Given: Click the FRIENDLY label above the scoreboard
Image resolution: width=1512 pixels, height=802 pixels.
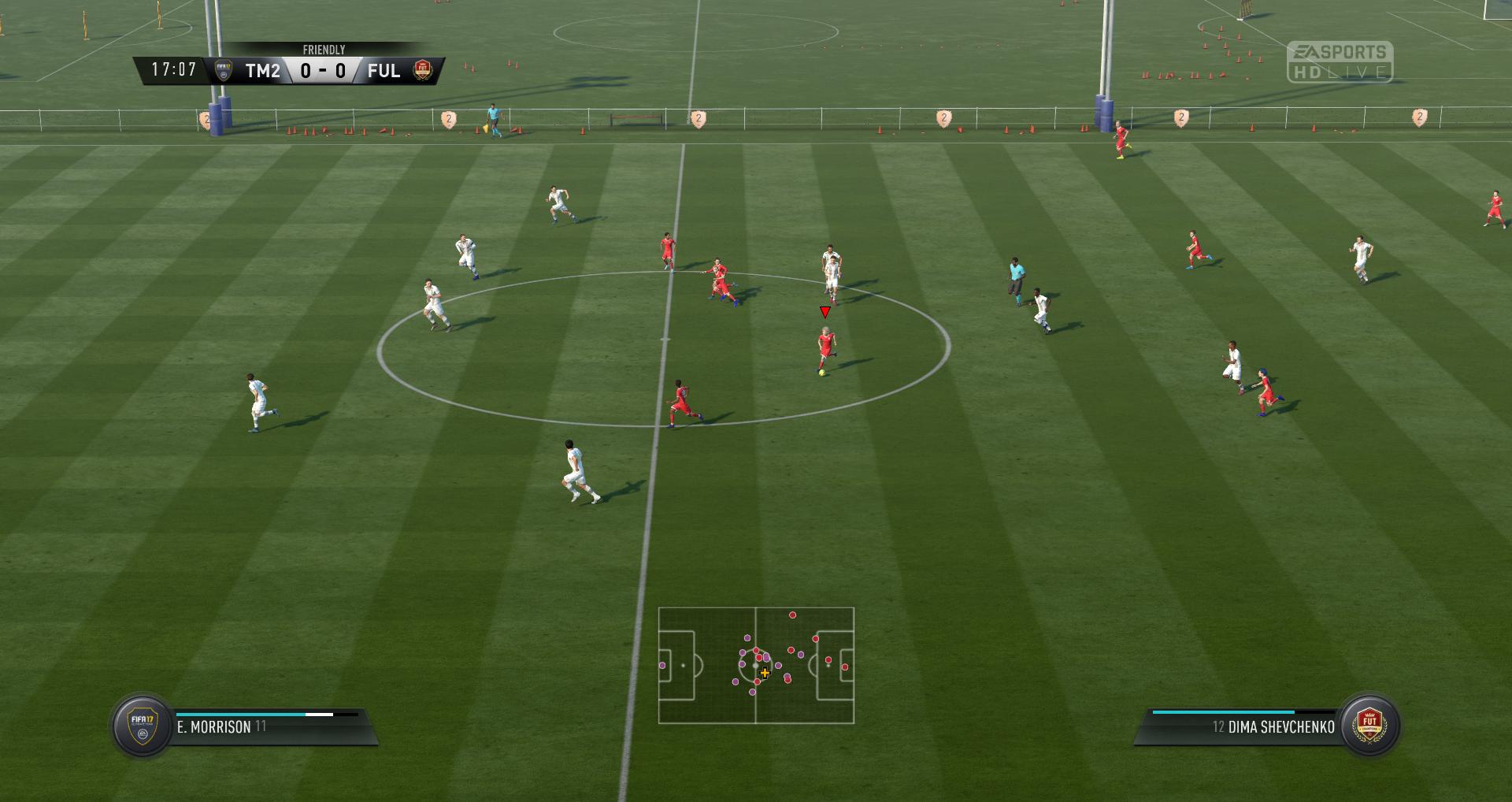Looking at the screenshot, I should (x=324, y=49).
